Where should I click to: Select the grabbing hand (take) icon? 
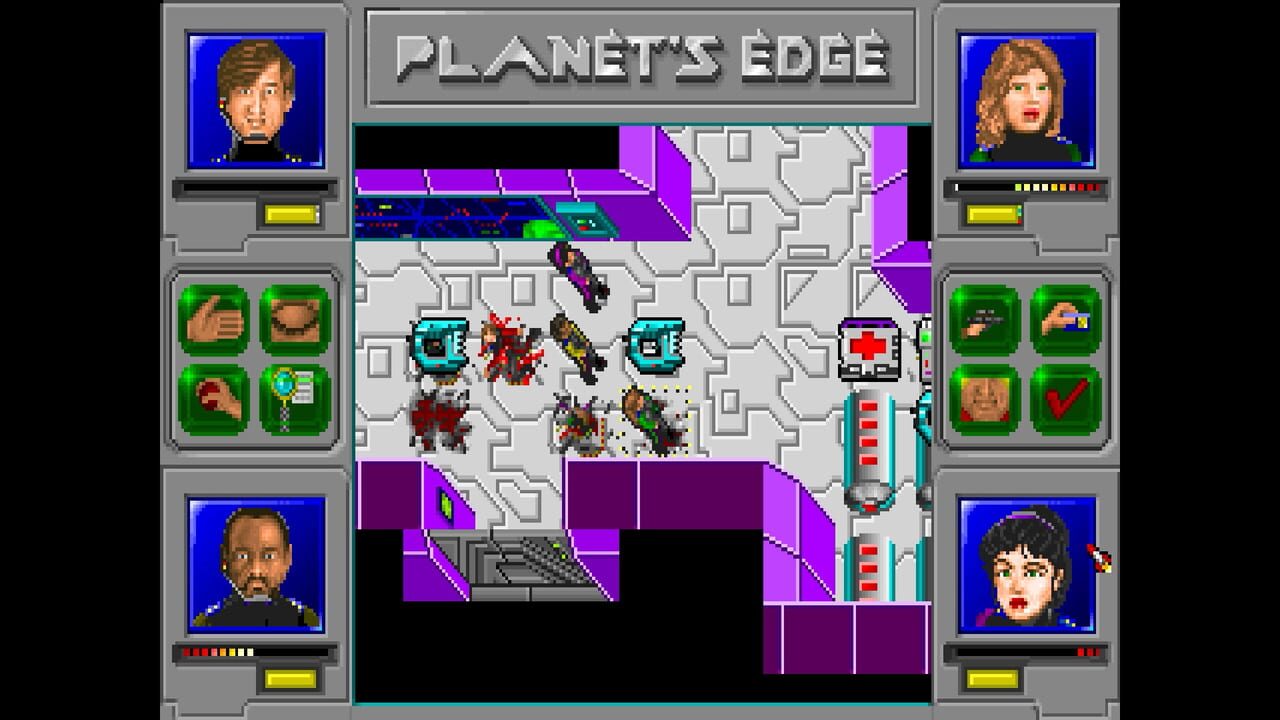[215, 318]
